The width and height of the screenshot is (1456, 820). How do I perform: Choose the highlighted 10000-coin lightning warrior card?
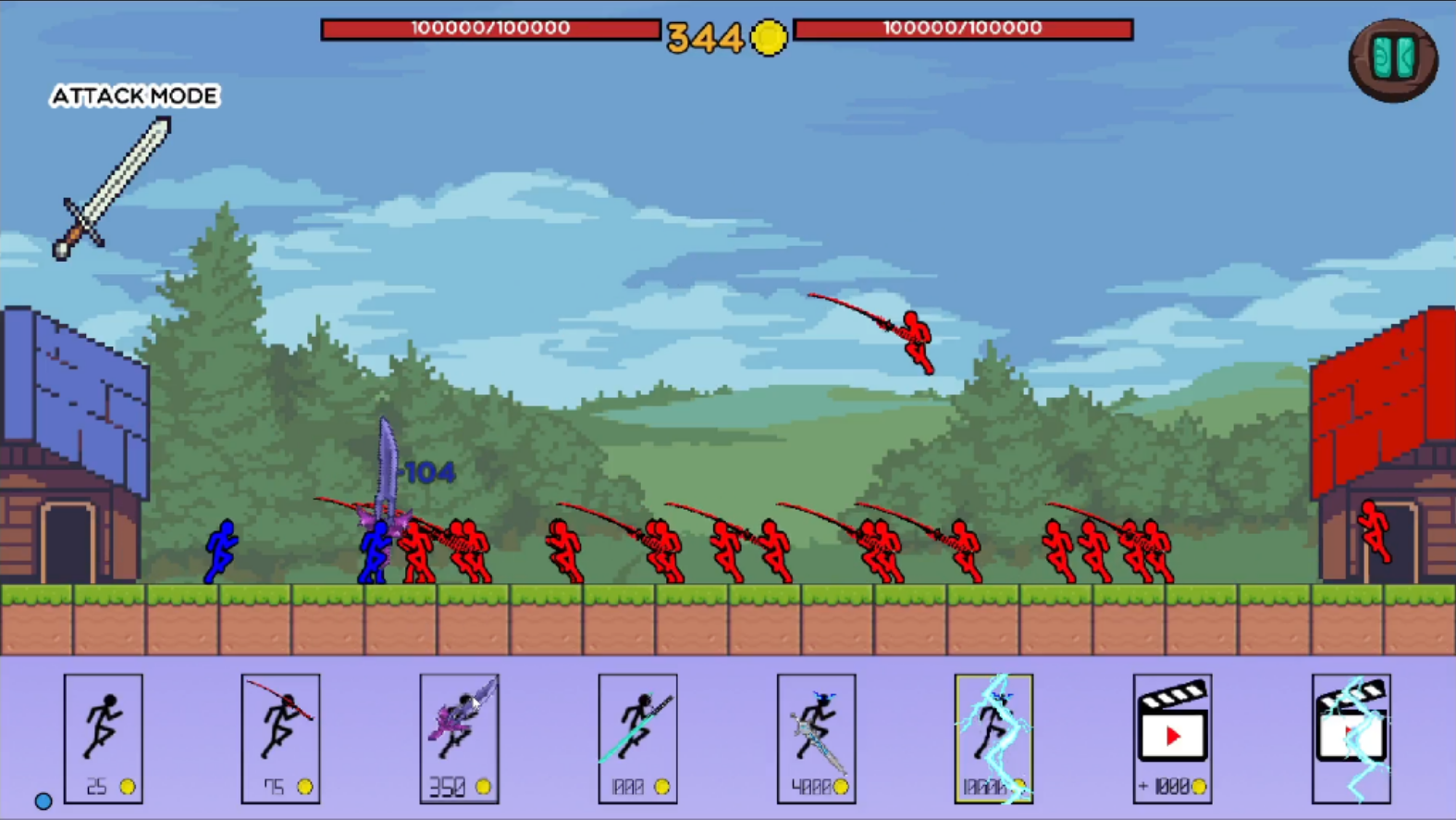[993, 736]
